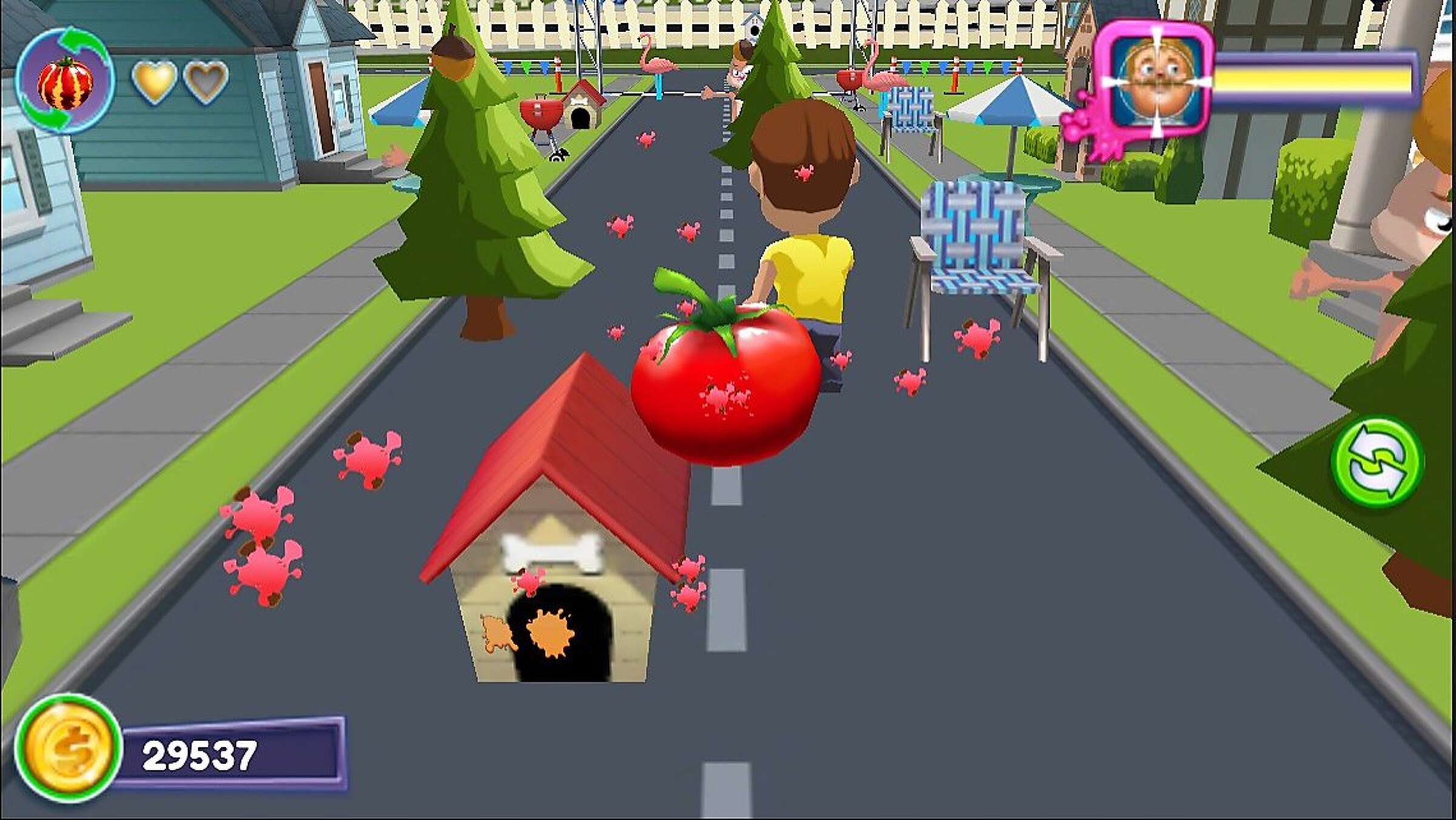Tap the red tomato projectile

point(725,388)
